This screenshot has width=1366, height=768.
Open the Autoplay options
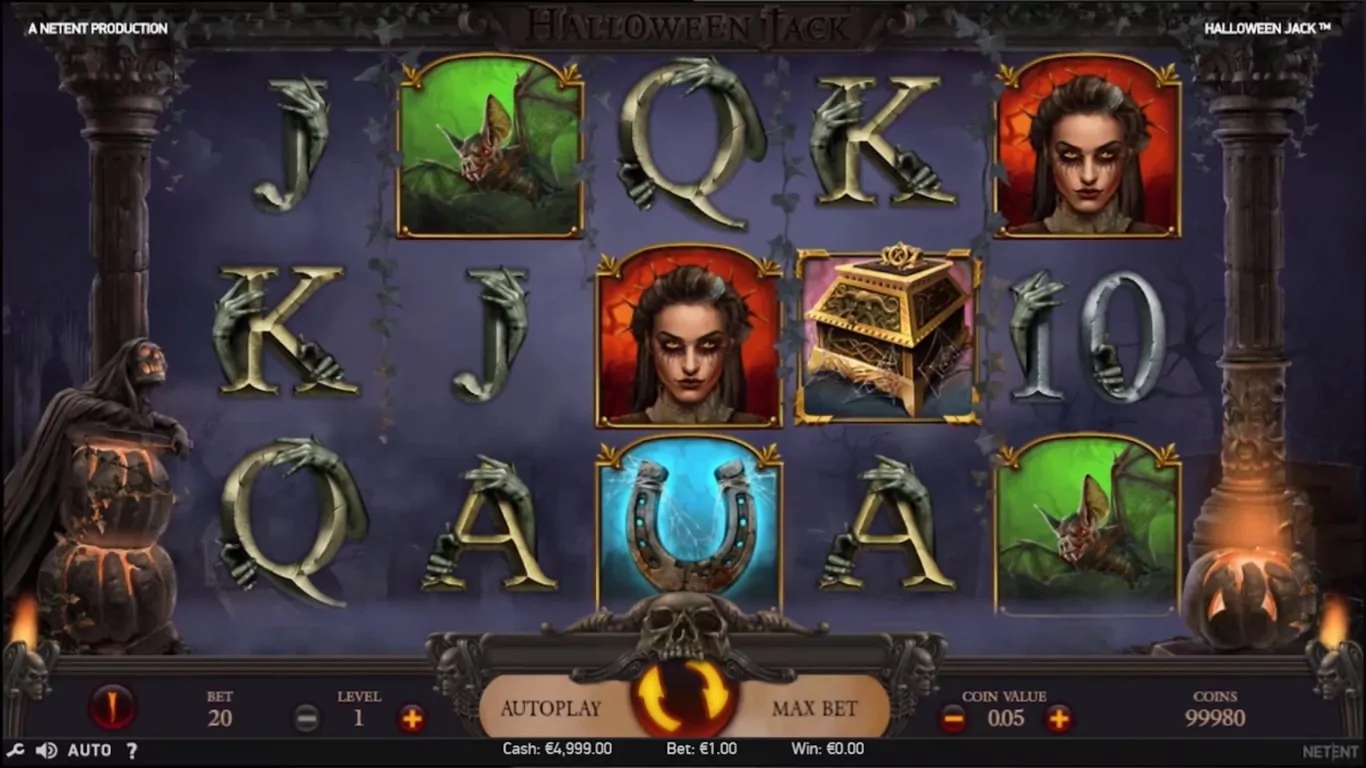(x=550, y=709)
